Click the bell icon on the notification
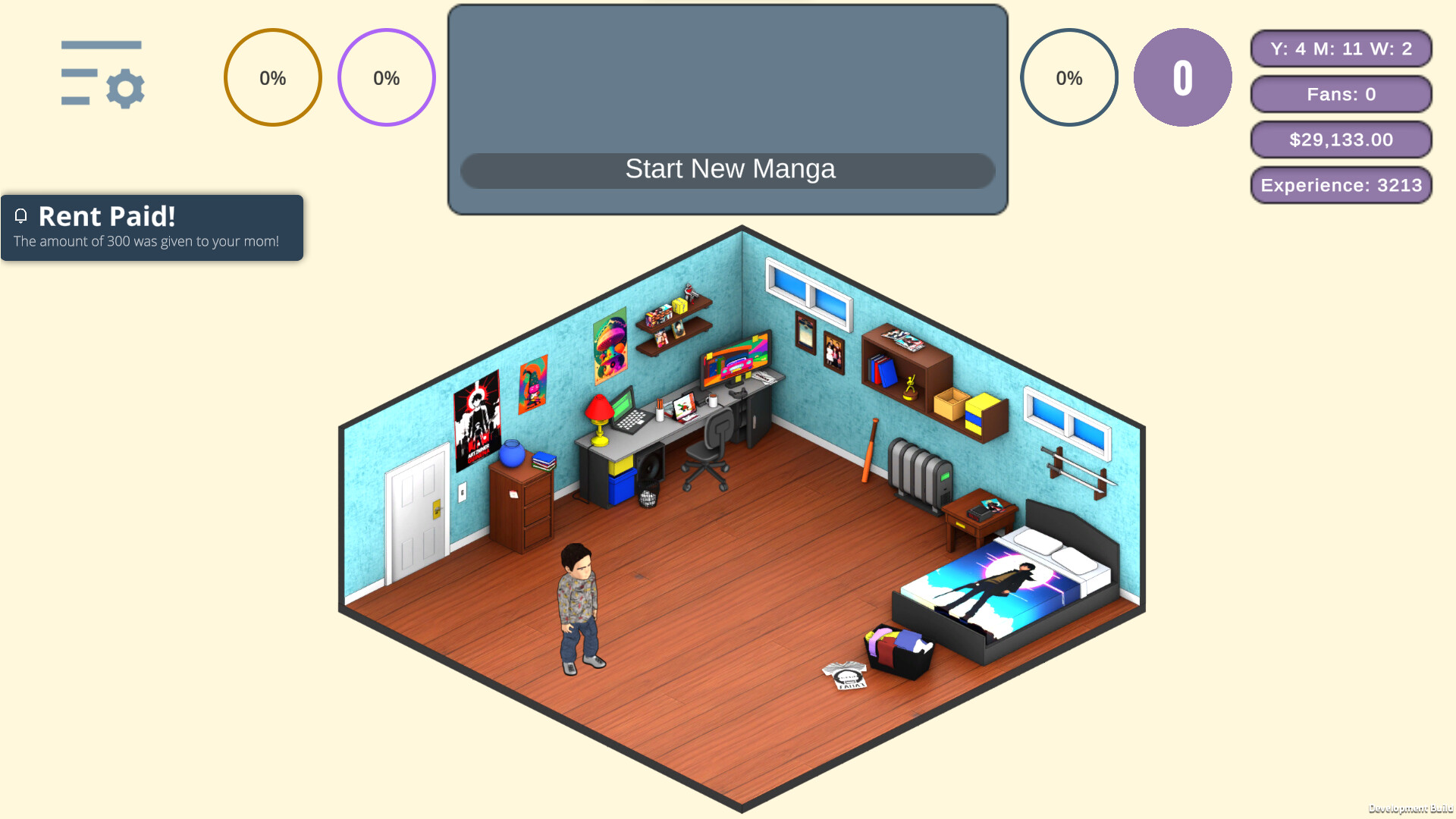Image resolution: width=1456 pixels, height=819 pixels. pos(20,217)
